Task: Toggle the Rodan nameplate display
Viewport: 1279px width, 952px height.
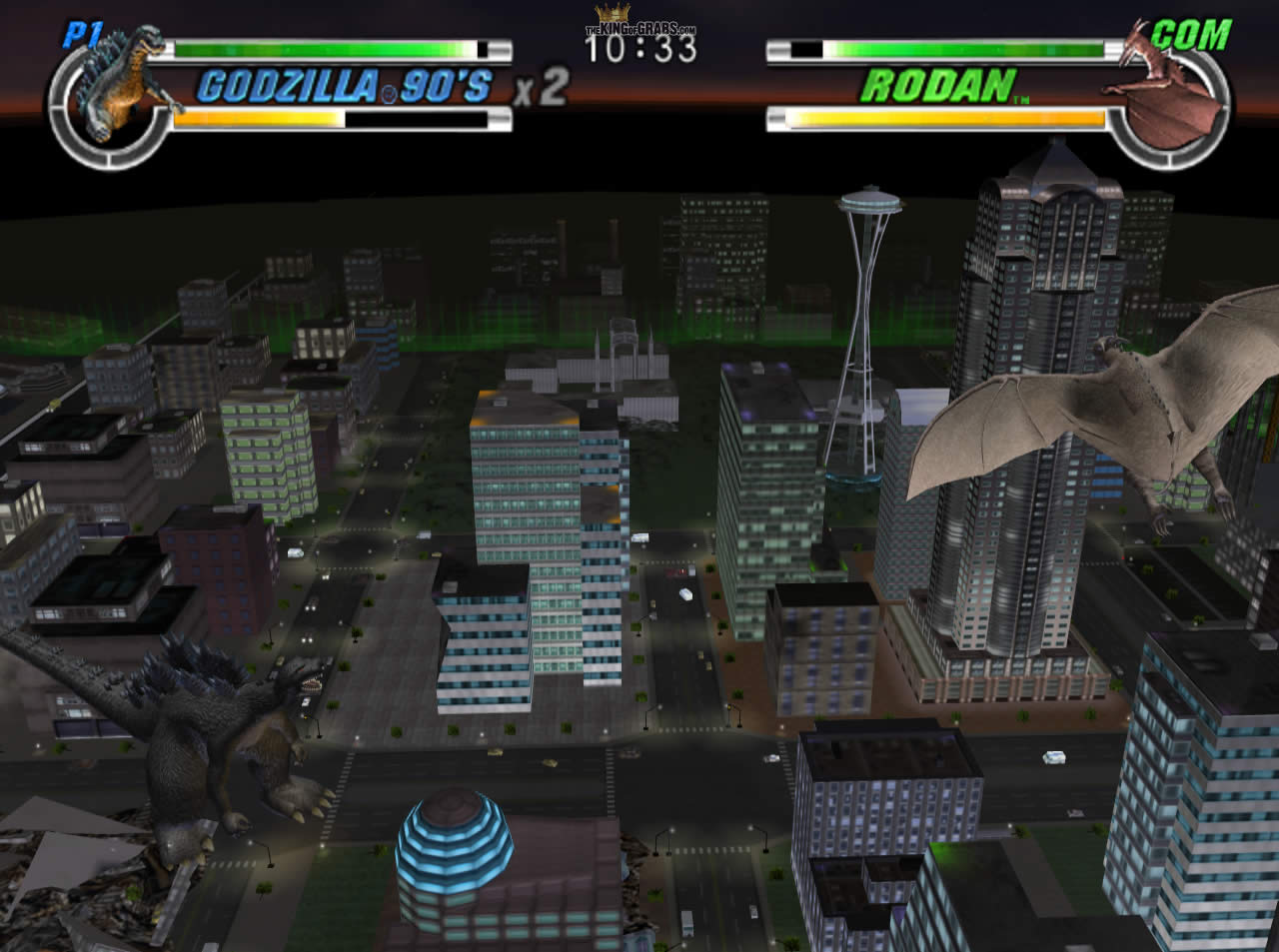Action: point(944,88)
